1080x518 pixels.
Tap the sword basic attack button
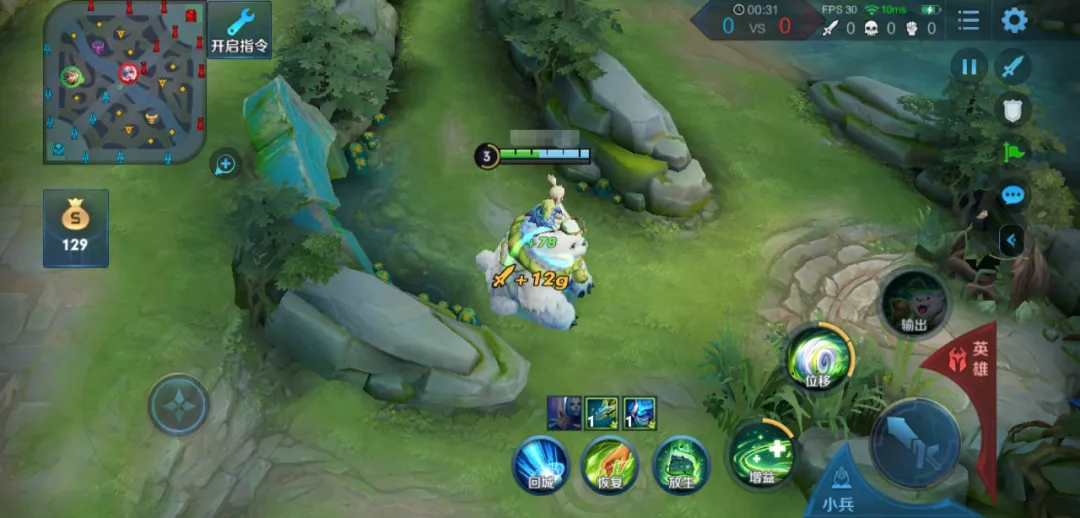pyautogui.click(x=914, y=441)
